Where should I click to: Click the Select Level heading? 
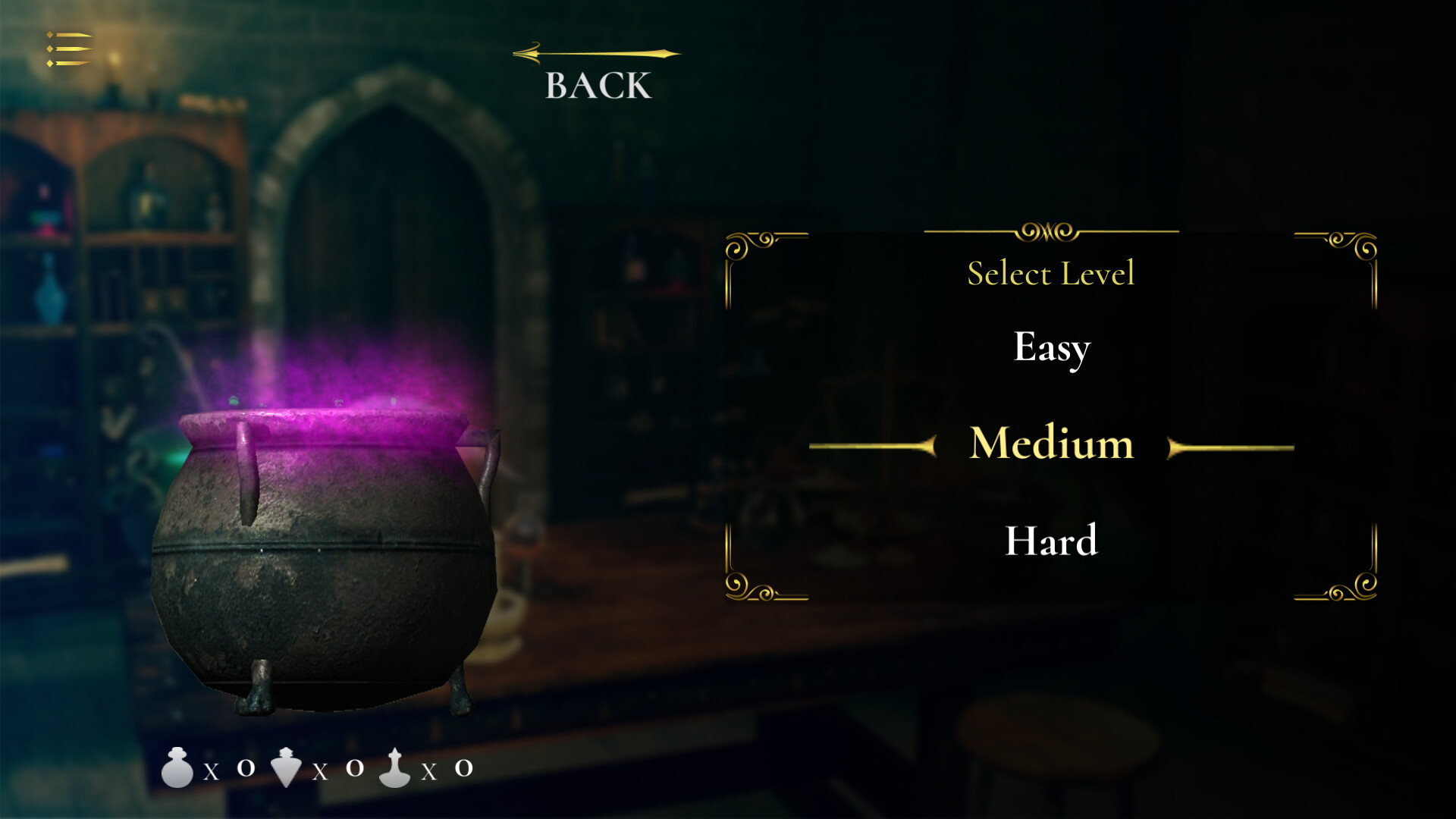coord(1051,274)
